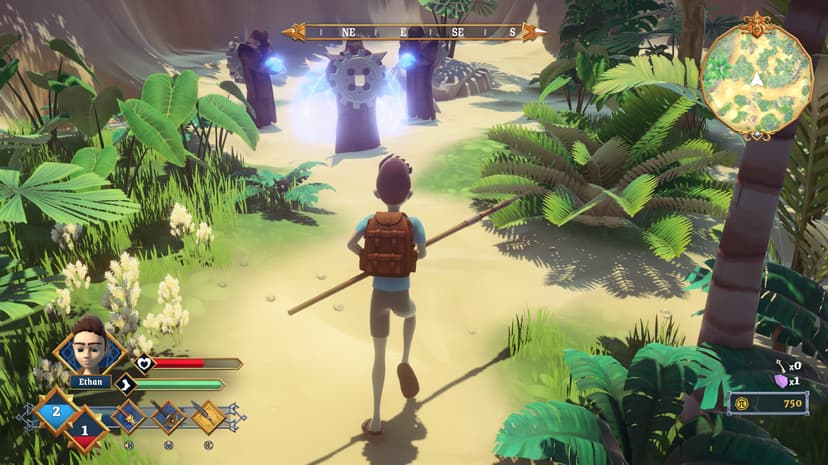The height and width of the screenshot is (465, 828).
Task: Select the red diamond slot numbered 1
Action: (85, 429)
